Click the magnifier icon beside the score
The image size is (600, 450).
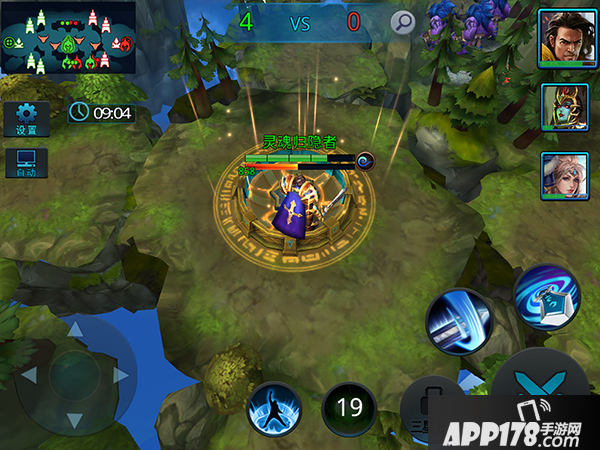(x=402, y=22)
